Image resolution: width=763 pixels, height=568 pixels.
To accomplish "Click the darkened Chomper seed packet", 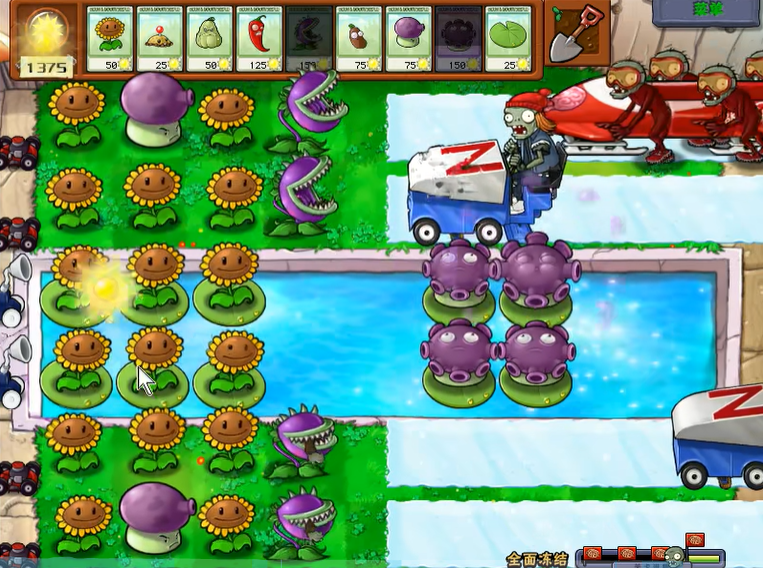I will pyautogui.click(x=310, y=39).
